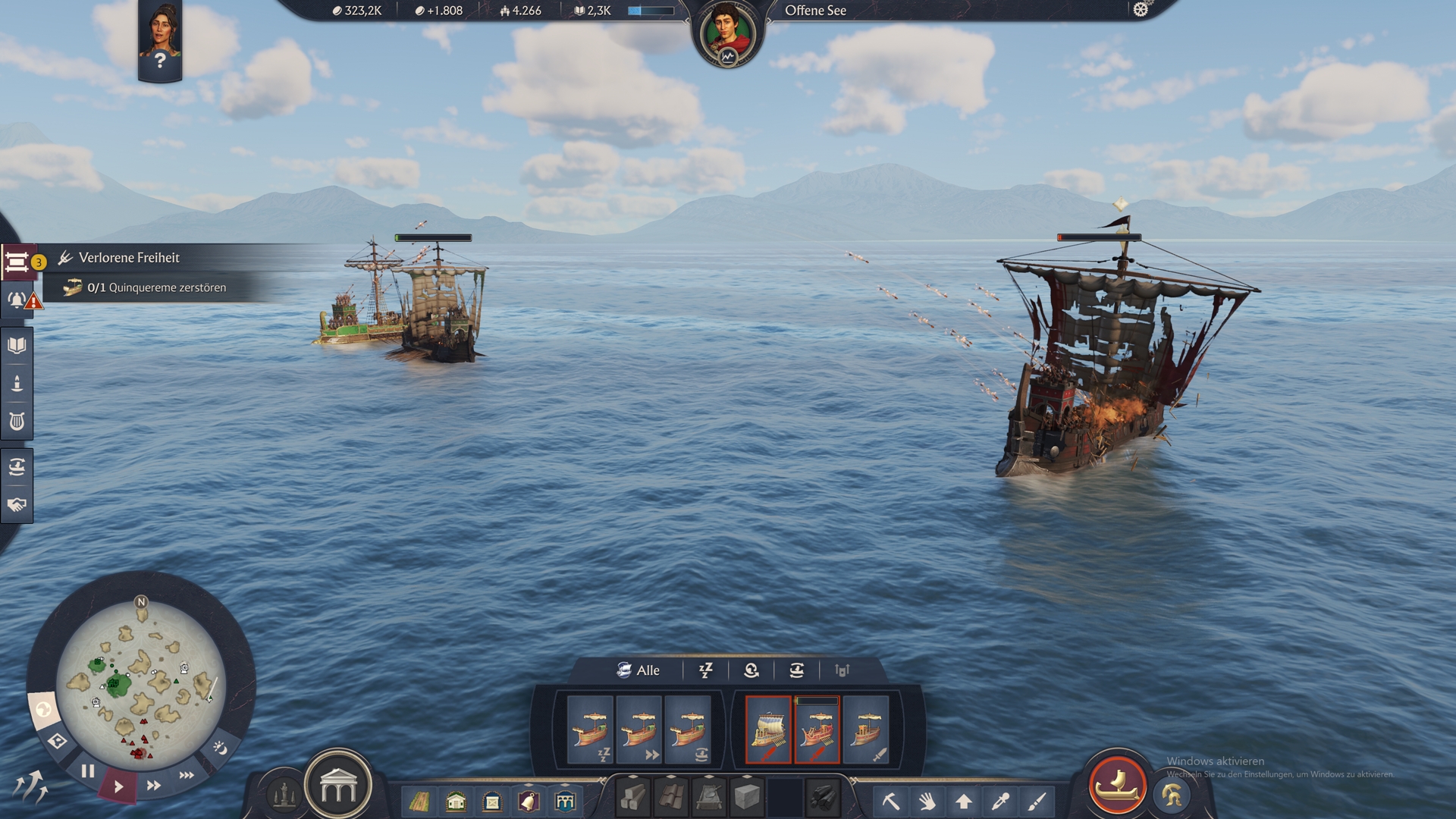The image size is (1456, 819).
Task: Activate the pickaxe demolish tool
Action: click(x=890, y=801)
